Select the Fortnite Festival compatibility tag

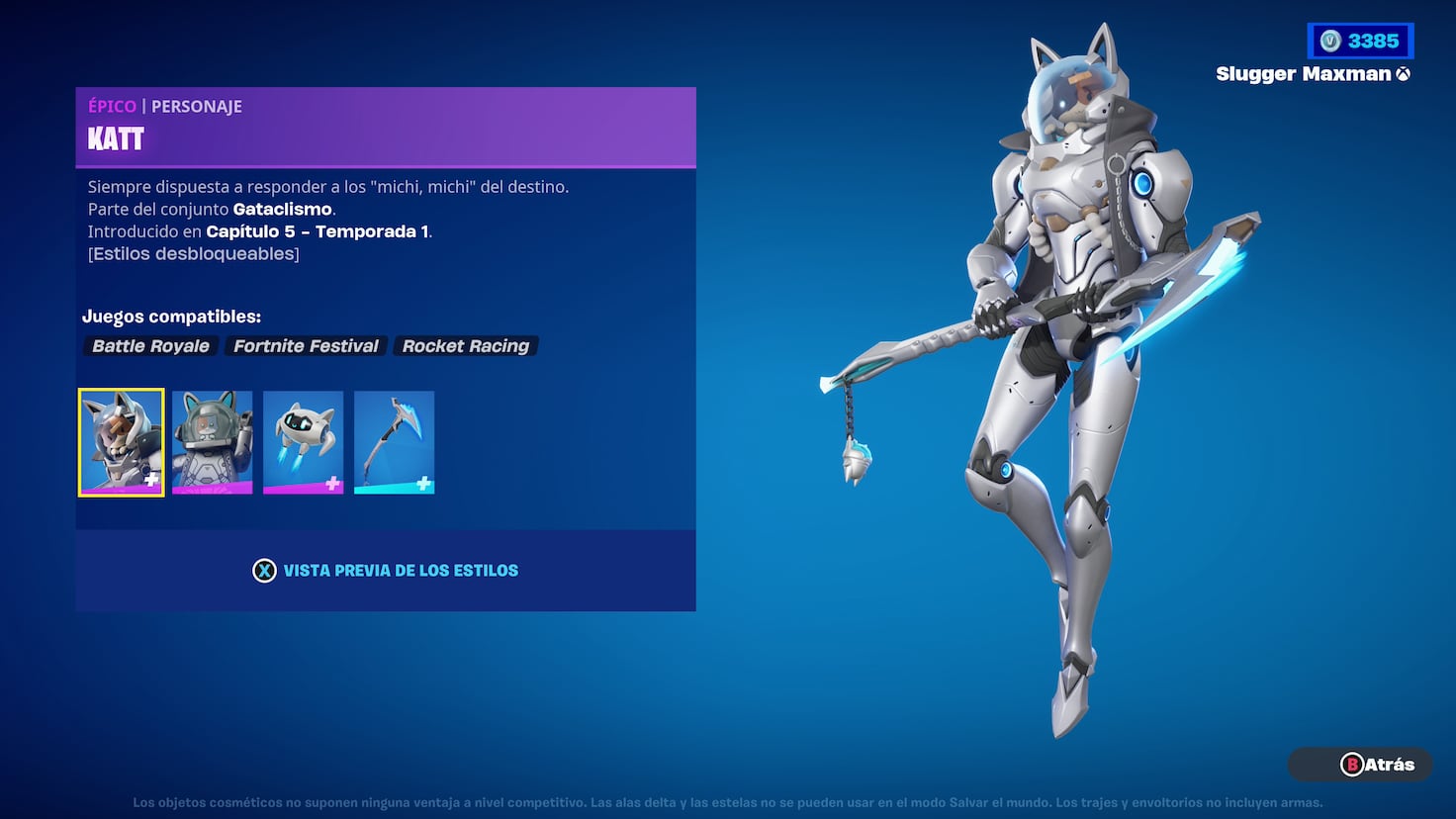[306, 345]
